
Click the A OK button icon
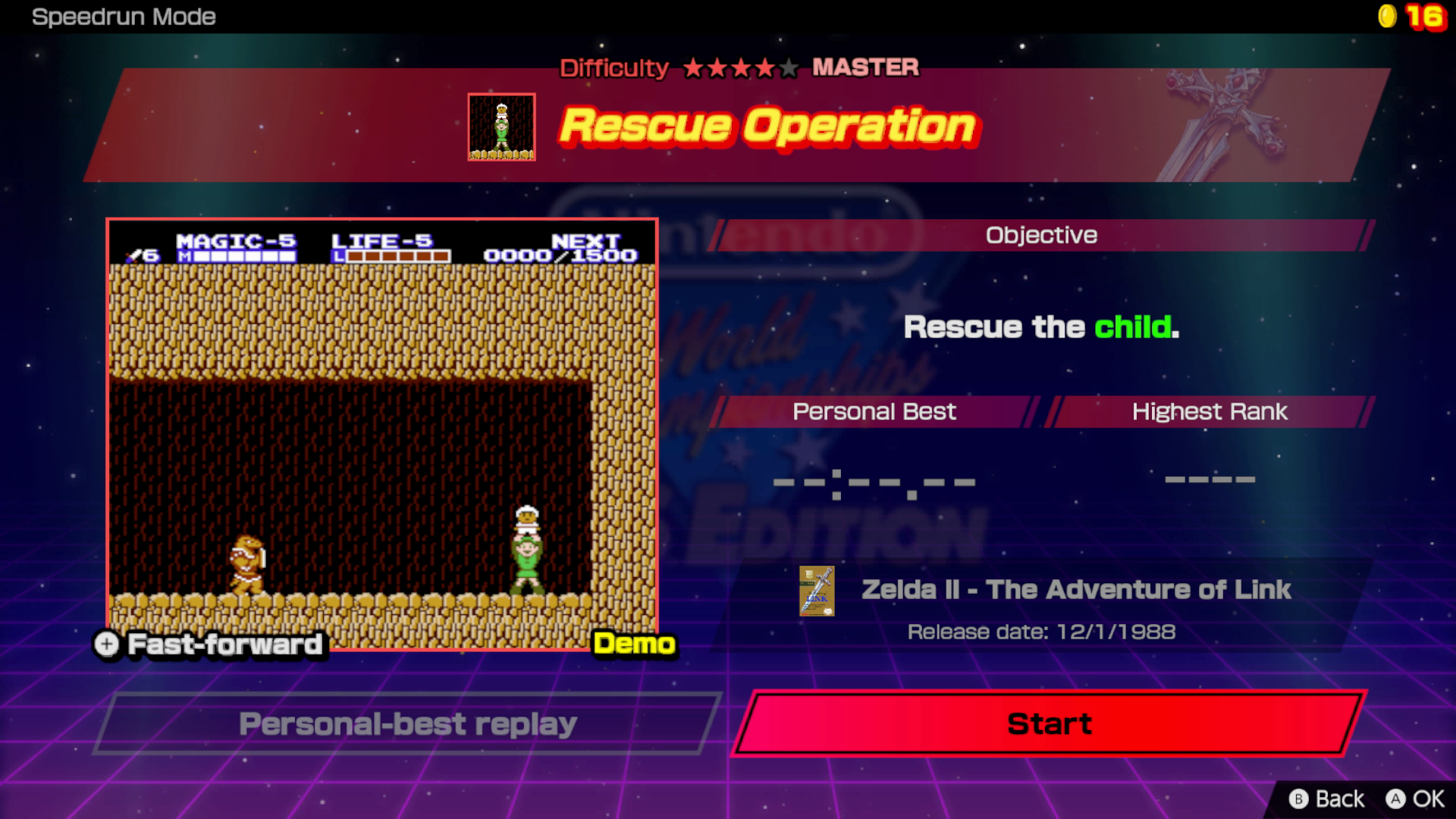click(1395, 799)
